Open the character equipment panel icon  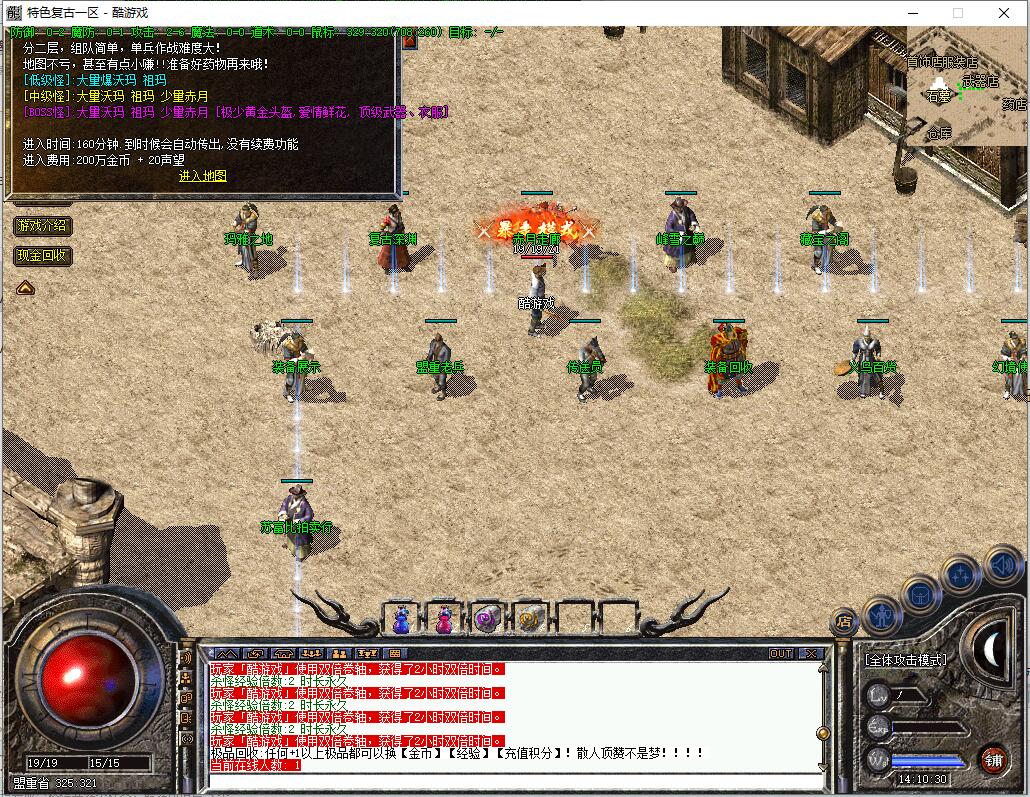click(883, 614)
